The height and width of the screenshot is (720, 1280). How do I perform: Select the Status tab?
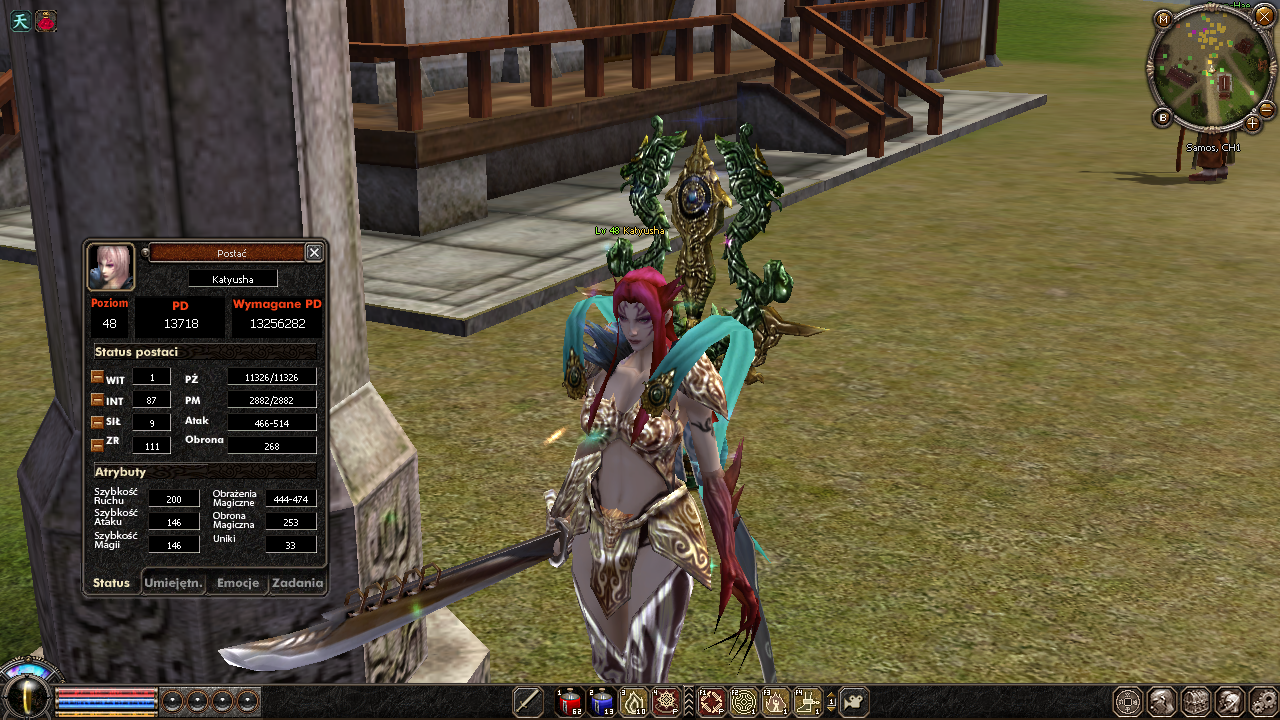point(111,583)
